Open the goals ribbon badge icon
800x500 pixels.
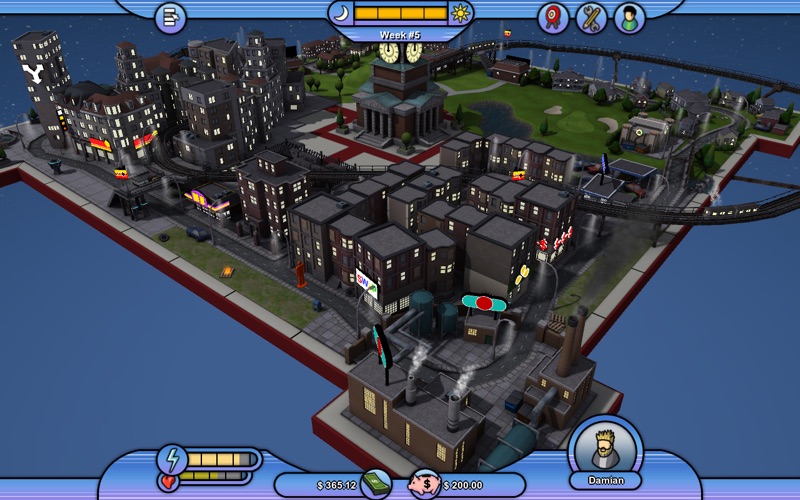[x=553, y=17]
